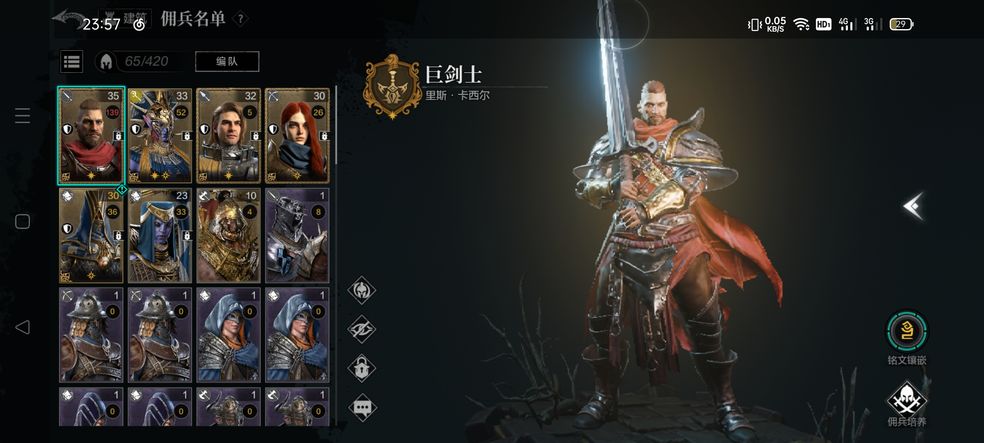The height and width of the screenshot is (443, 984).
Task: Choose the level 10 golden skull mercenary
Action: (x=229, y=235)
